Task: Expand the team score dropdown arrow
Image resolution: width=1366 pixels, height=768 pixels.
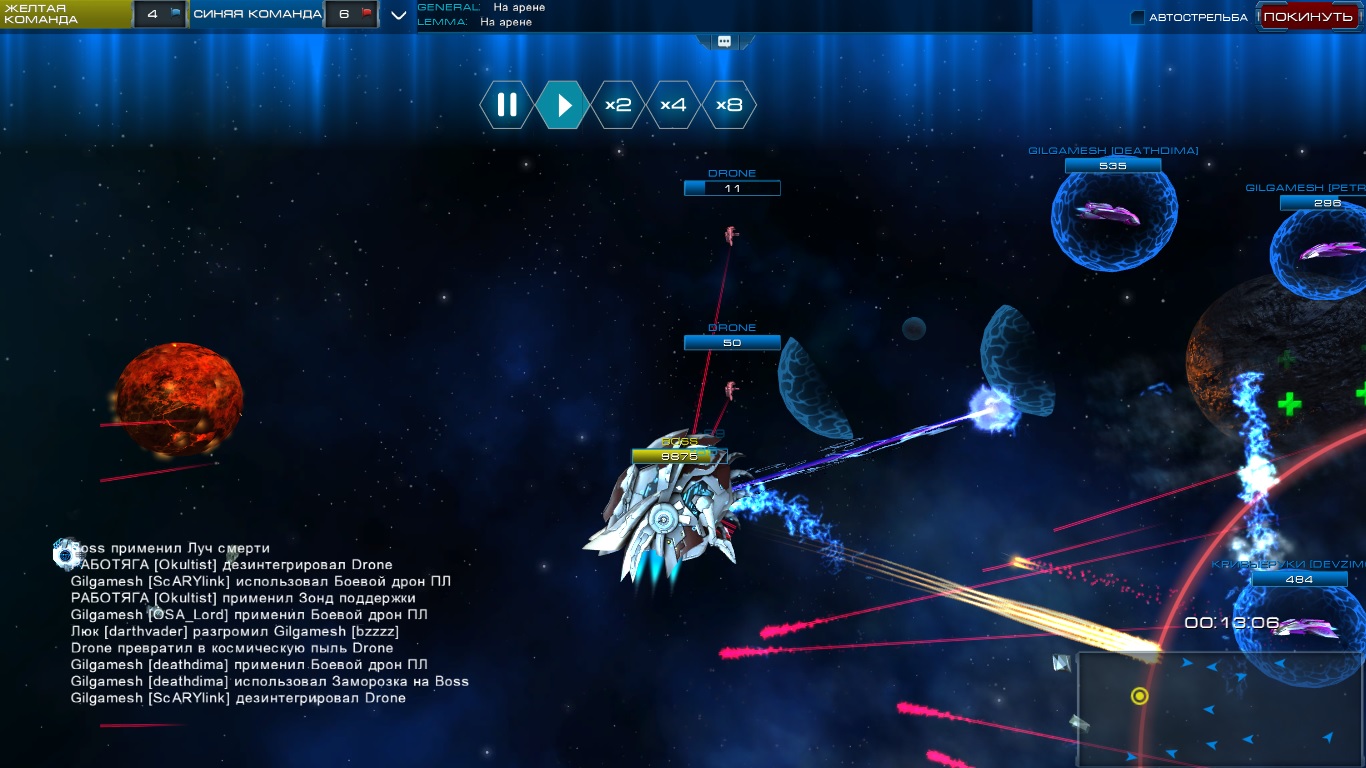Action: click(x=398, y=15)
